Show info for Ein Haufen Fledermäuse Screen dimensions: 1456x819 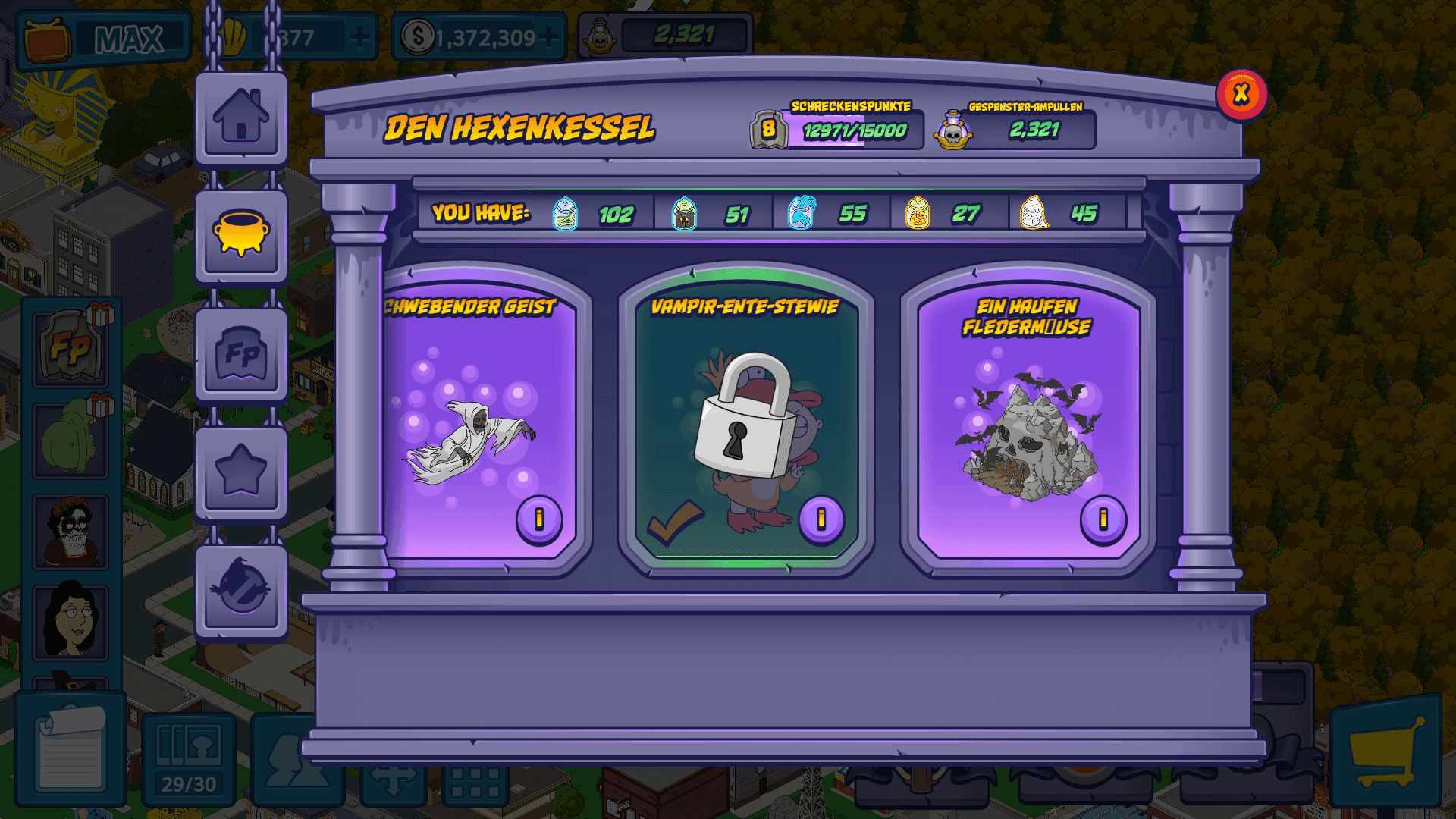[x=1103, y=519]
